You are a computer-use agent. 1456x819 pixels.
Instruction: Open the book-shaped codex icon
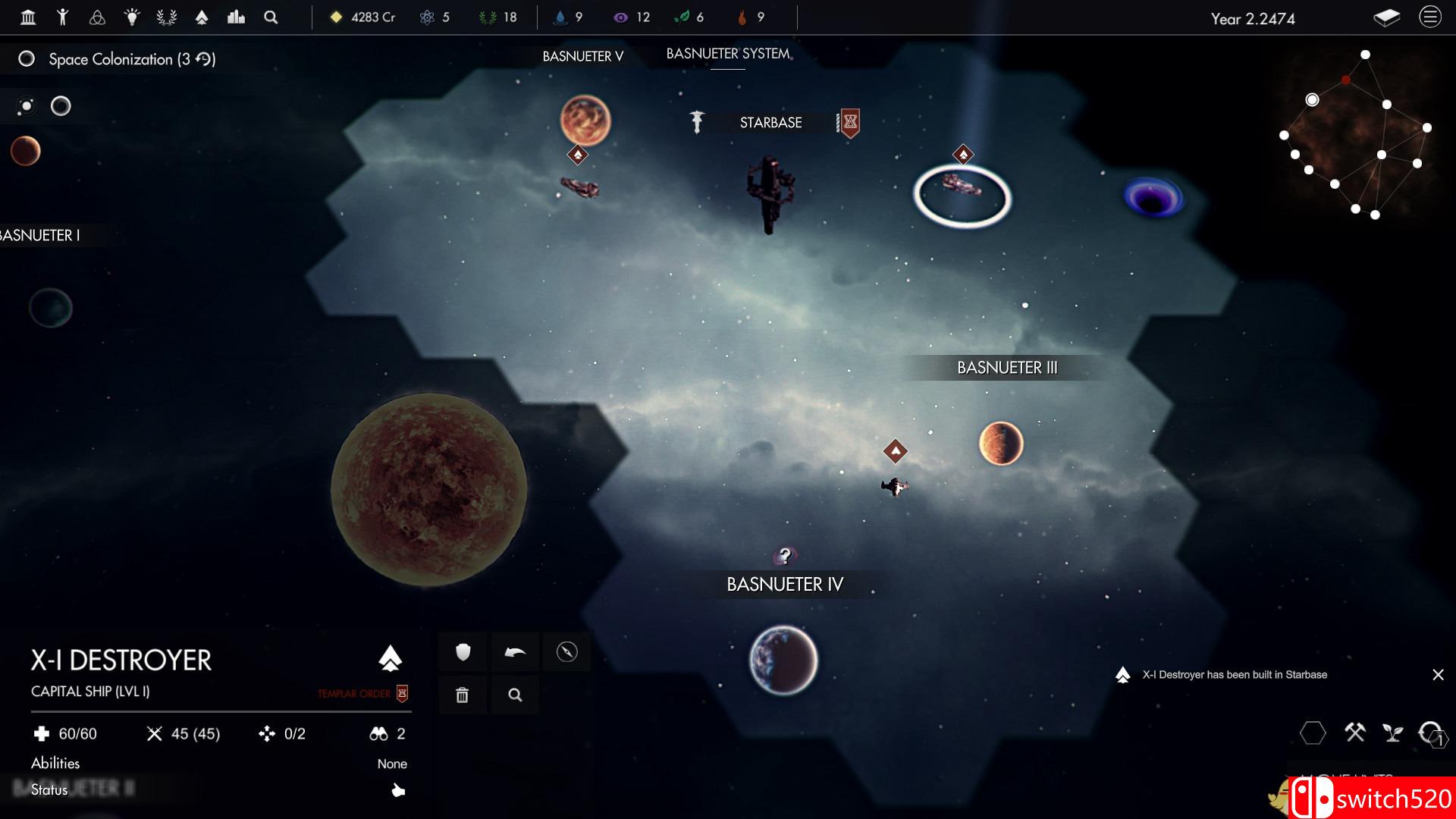[1386, 17]
